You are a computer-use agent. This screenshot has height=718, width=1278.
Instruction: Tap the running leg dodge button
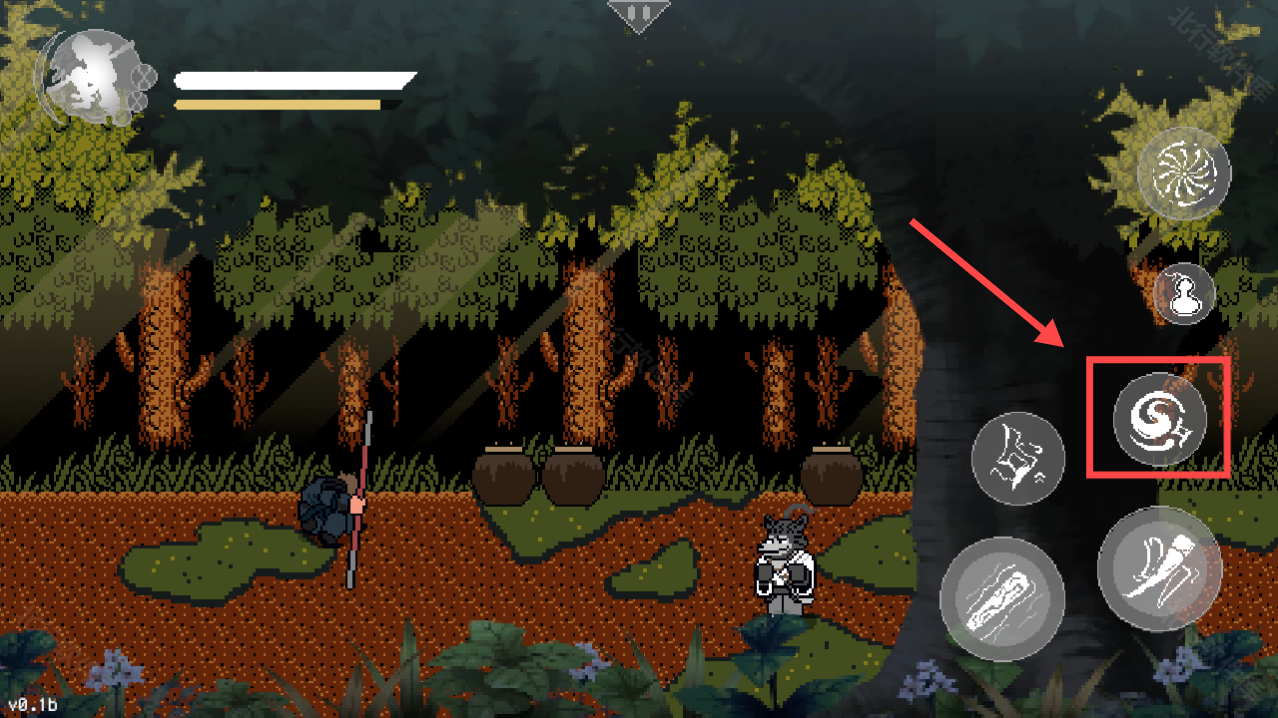point(1160,568)
